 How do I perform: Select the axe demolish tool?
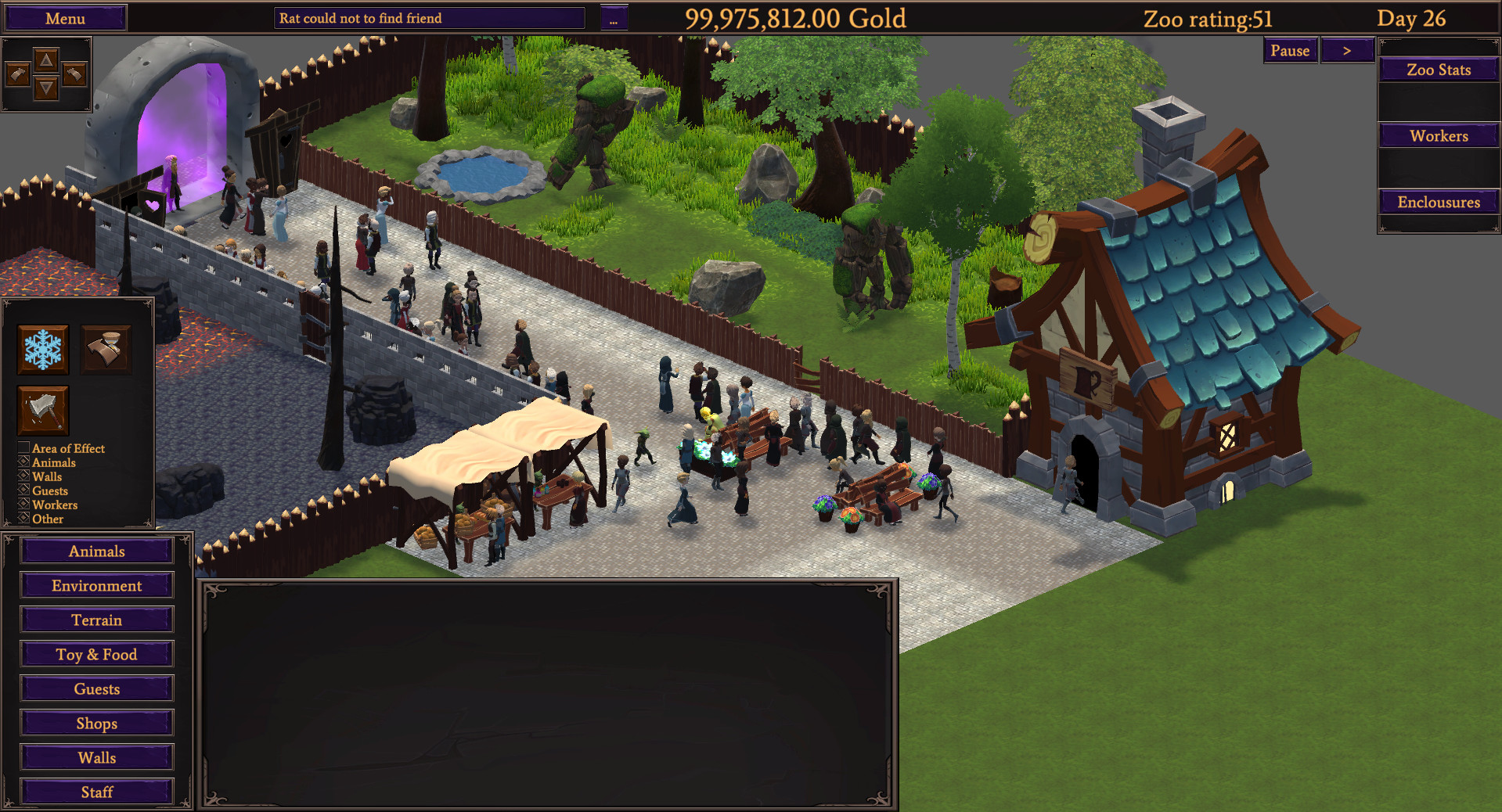point(42,411)
